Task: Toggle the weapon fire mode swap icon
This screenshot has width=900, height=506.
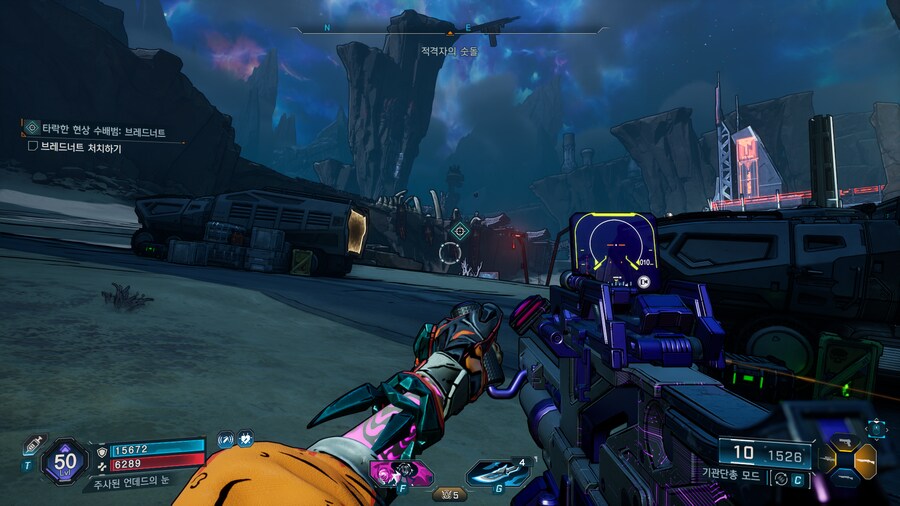Action: tap(780, 479)
